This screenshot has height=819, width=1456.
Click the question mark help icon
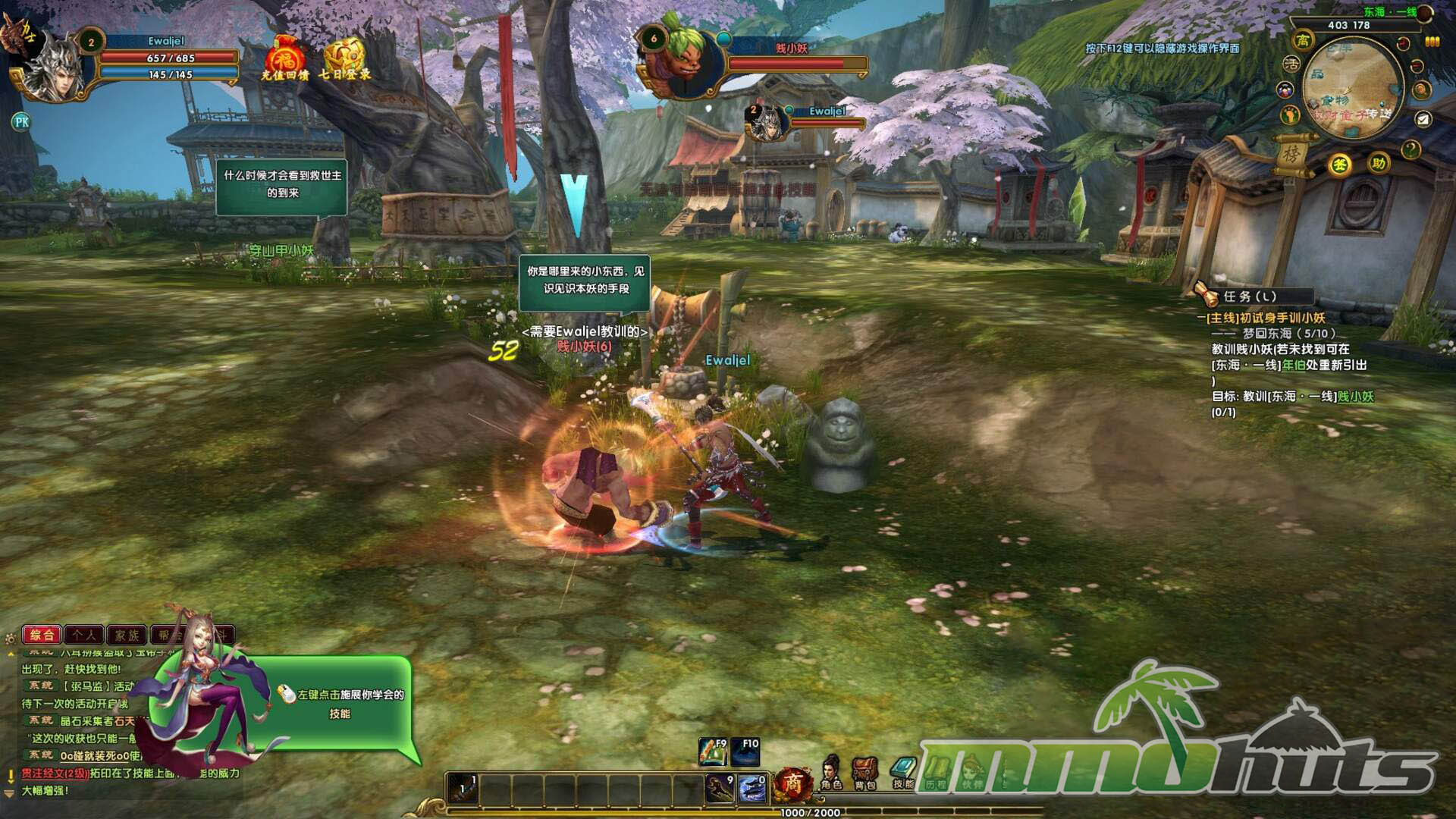tap(1410, 149)
